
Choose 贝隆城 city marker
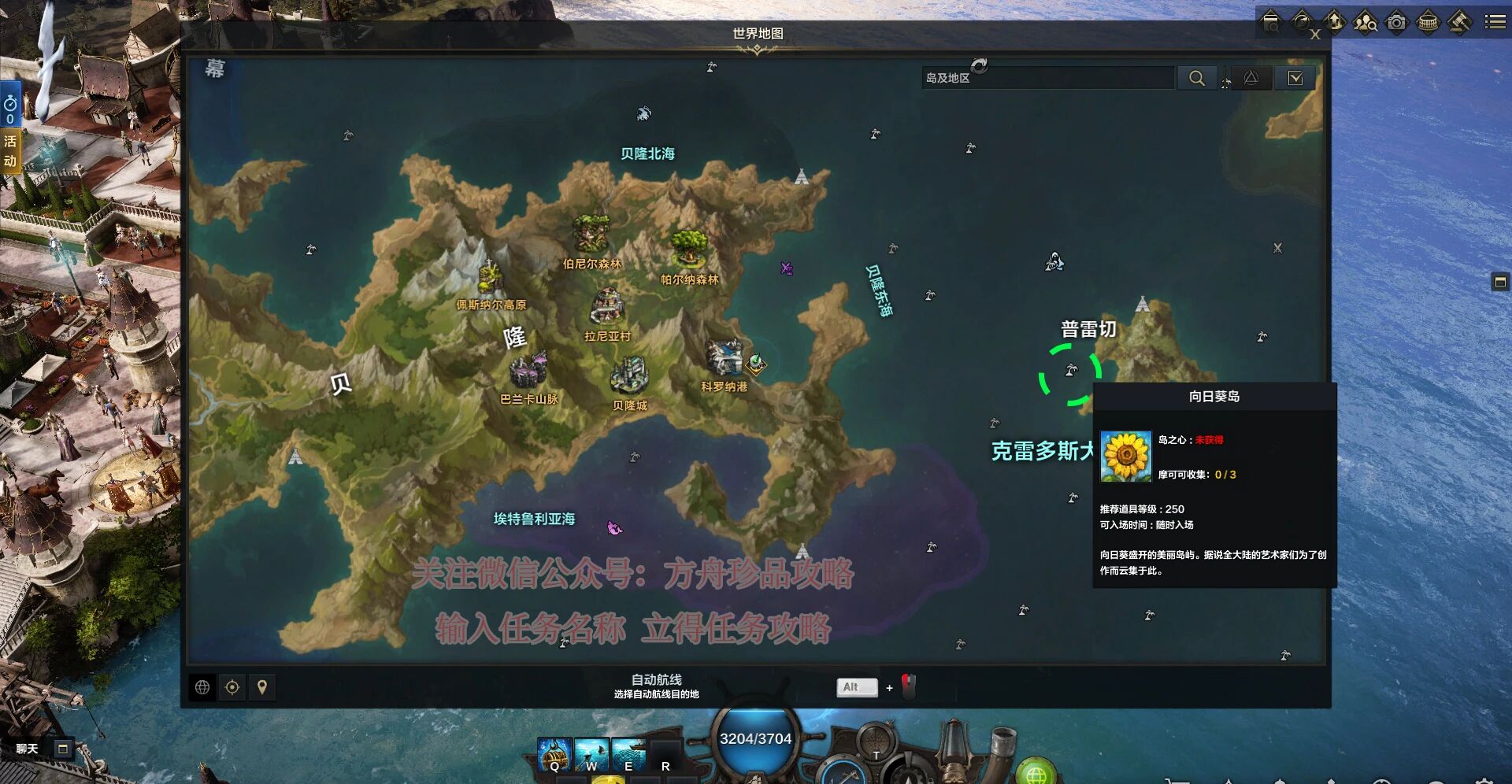[629, 375]
